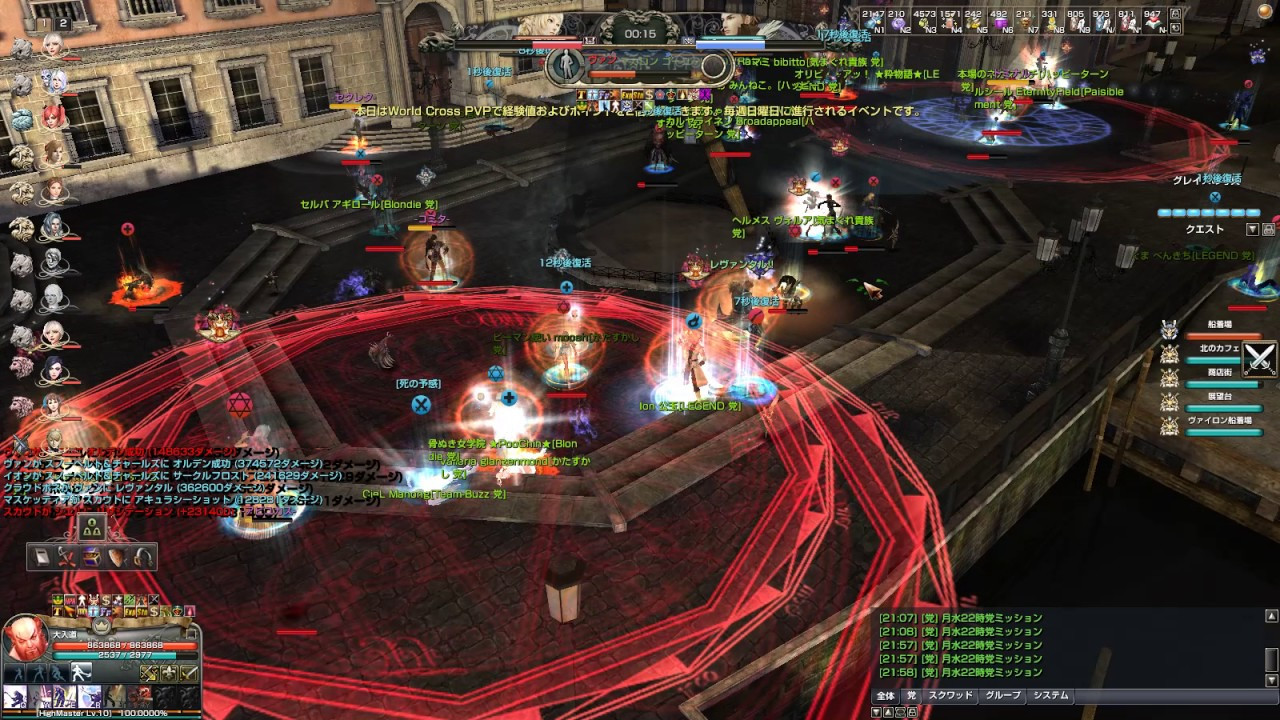Open the グループ chat tab

(1003, 696)
